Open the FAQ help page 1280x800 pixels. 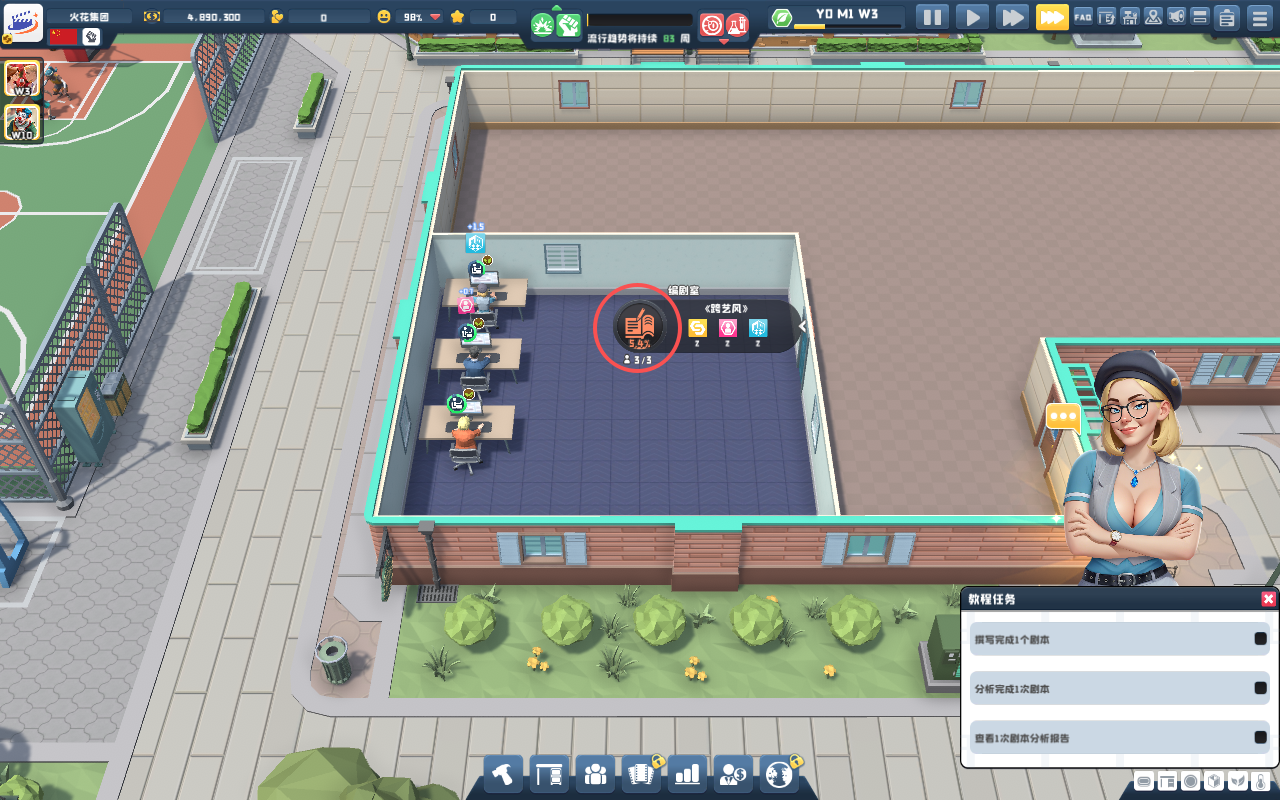point(1083,17)
